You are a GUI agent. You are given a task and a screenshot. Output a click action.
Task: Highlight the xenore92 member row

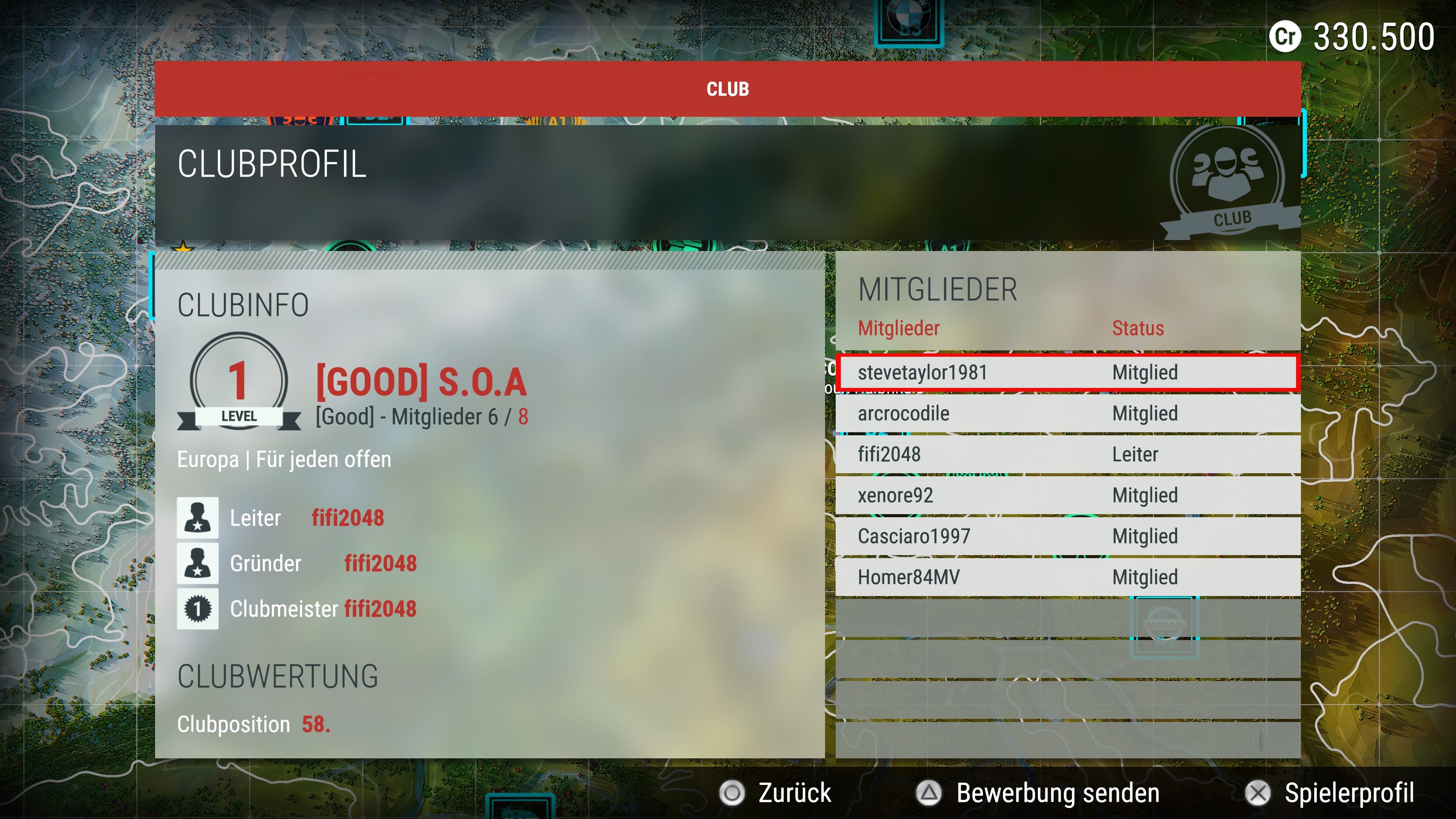[x=1067, y=496]
